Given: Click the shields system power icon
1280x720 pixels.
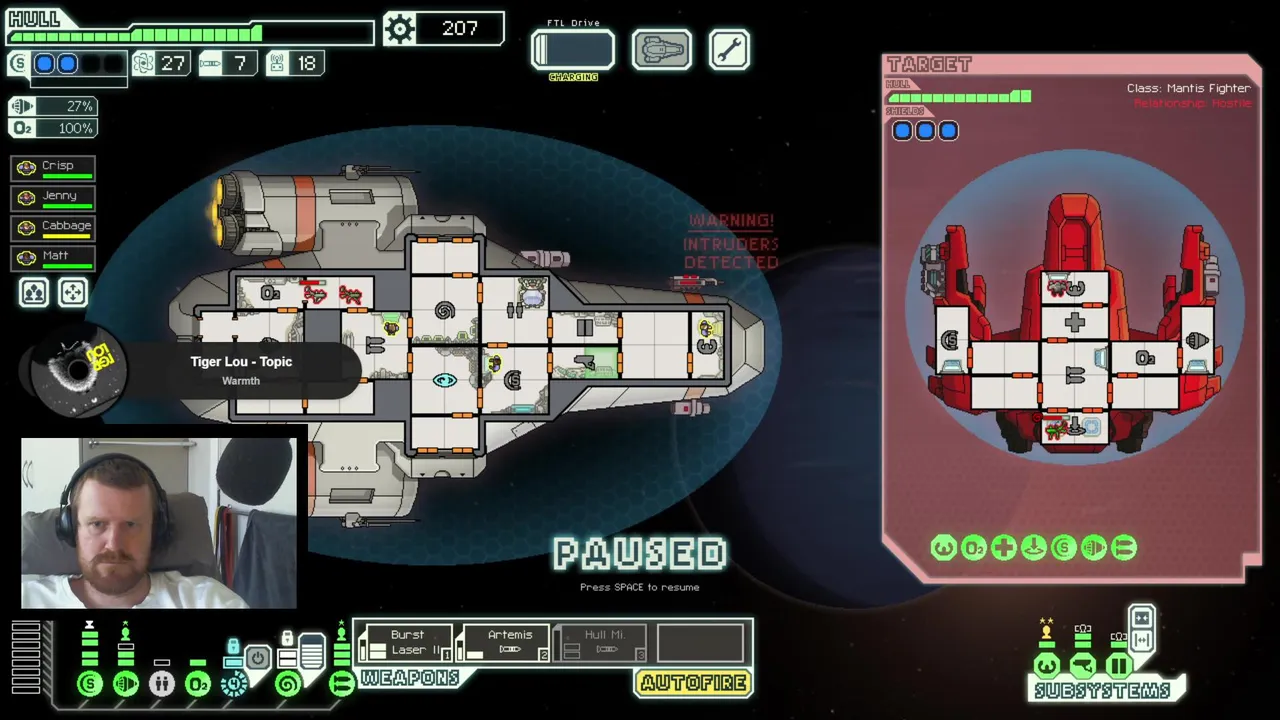Looking at the screenshot, I should click(90, 684).
